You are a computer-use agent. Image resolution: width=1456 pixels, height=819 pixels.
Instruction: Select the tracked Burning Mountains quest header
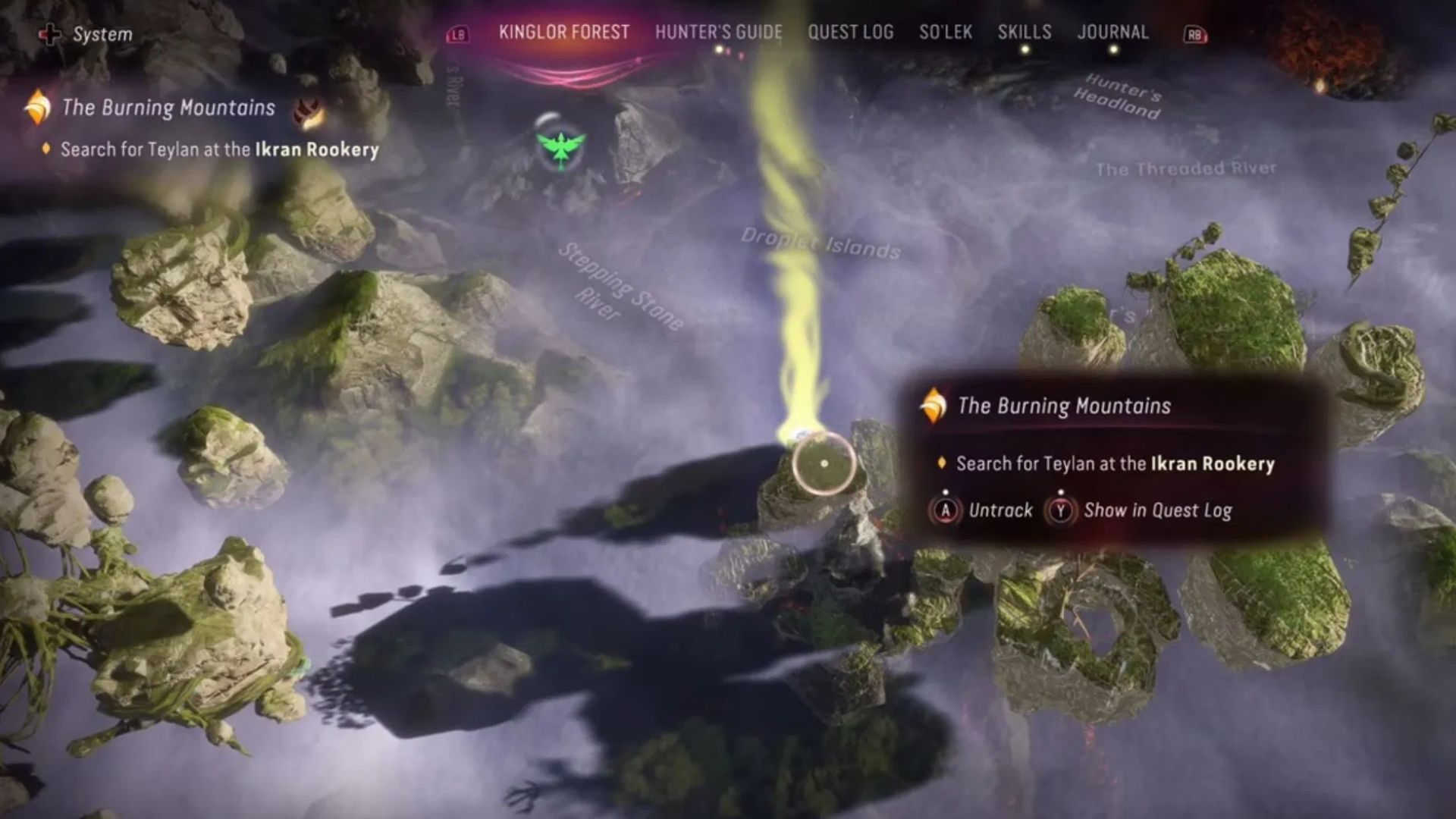coord(168,108)
